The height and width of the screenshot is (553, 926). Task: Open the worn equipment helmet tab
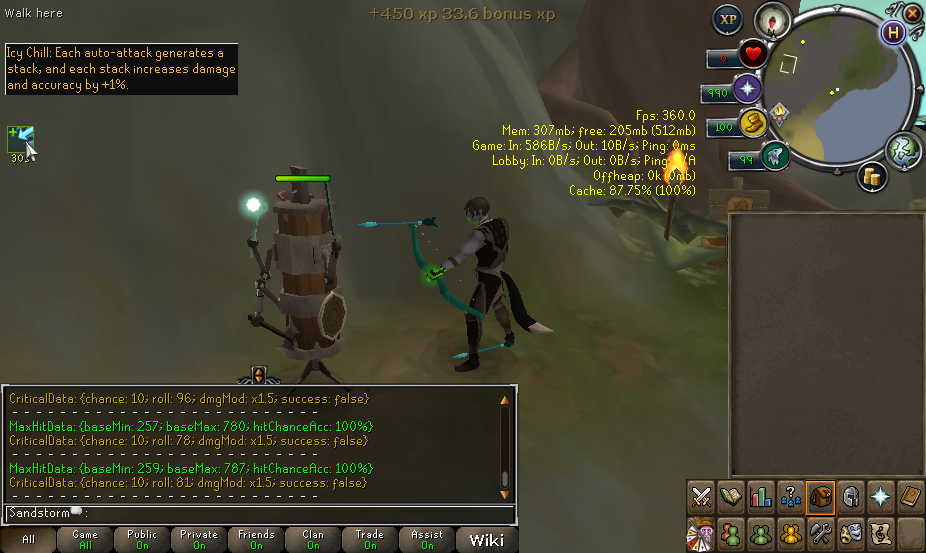point(851,496)
